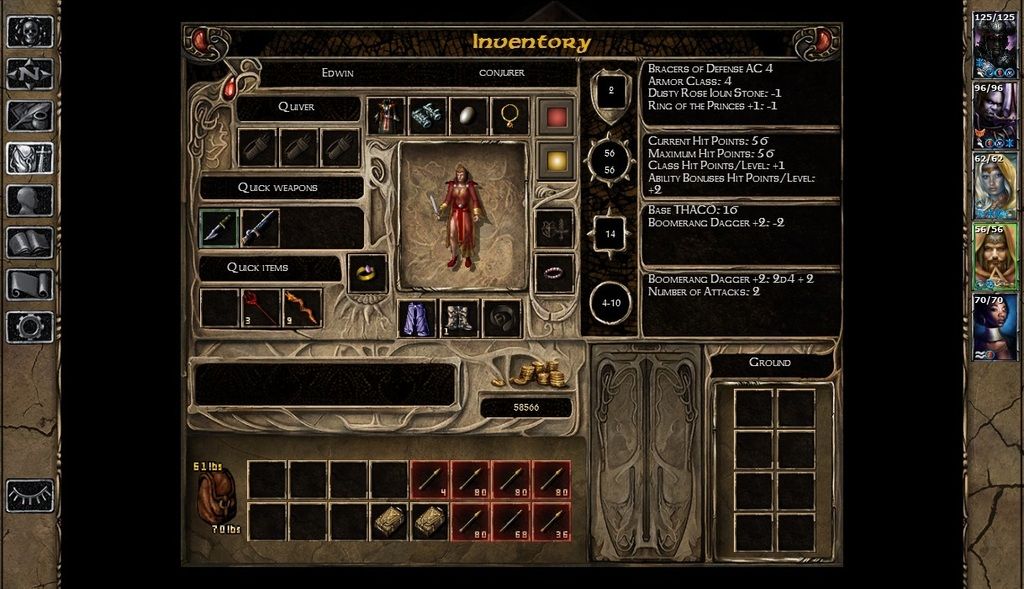Select the Dusty Rose Ioun Stone slot
The image size is (1024, 589).
(468, 116)
